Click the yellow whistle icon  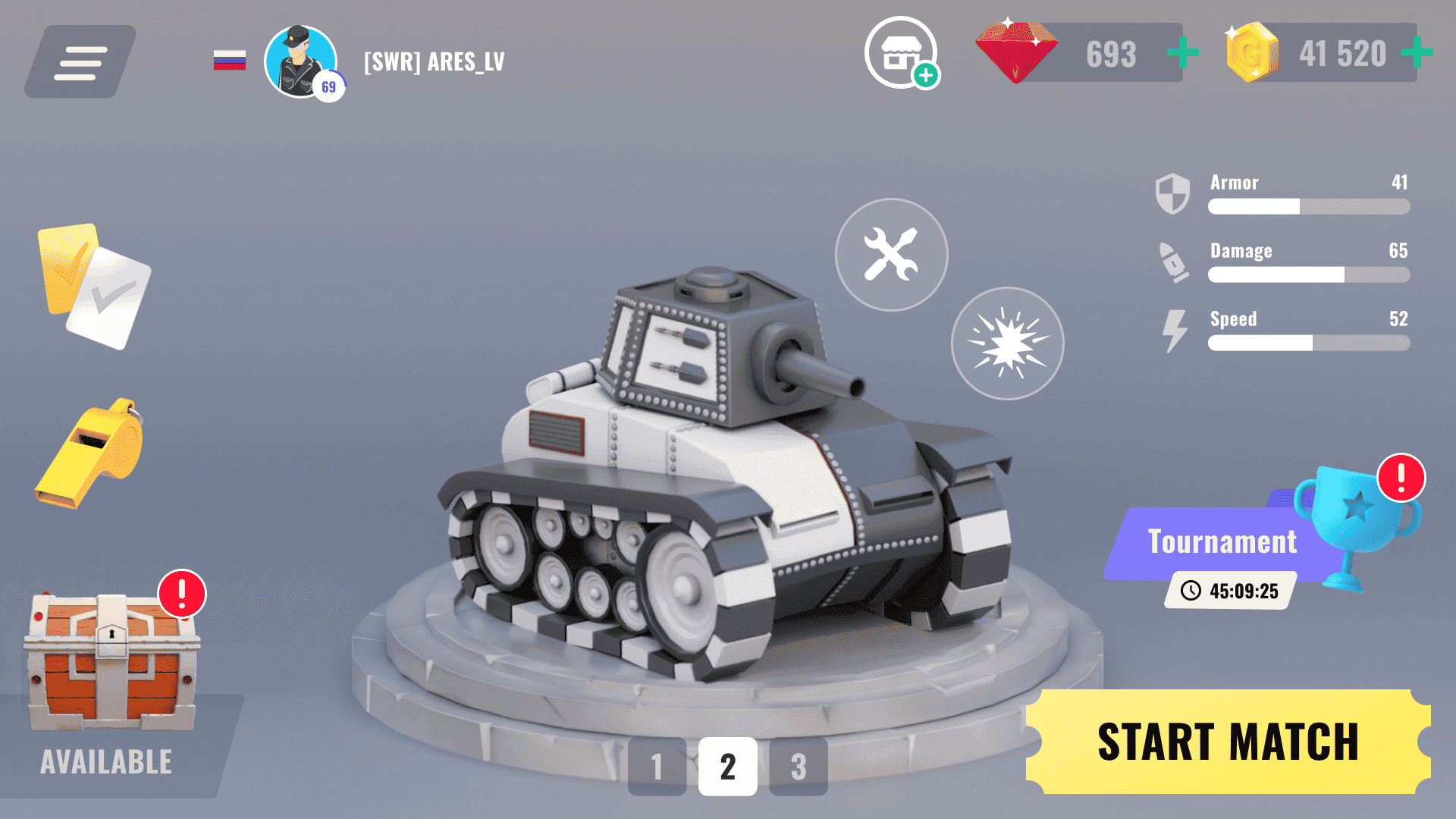(x=91, y=453)
